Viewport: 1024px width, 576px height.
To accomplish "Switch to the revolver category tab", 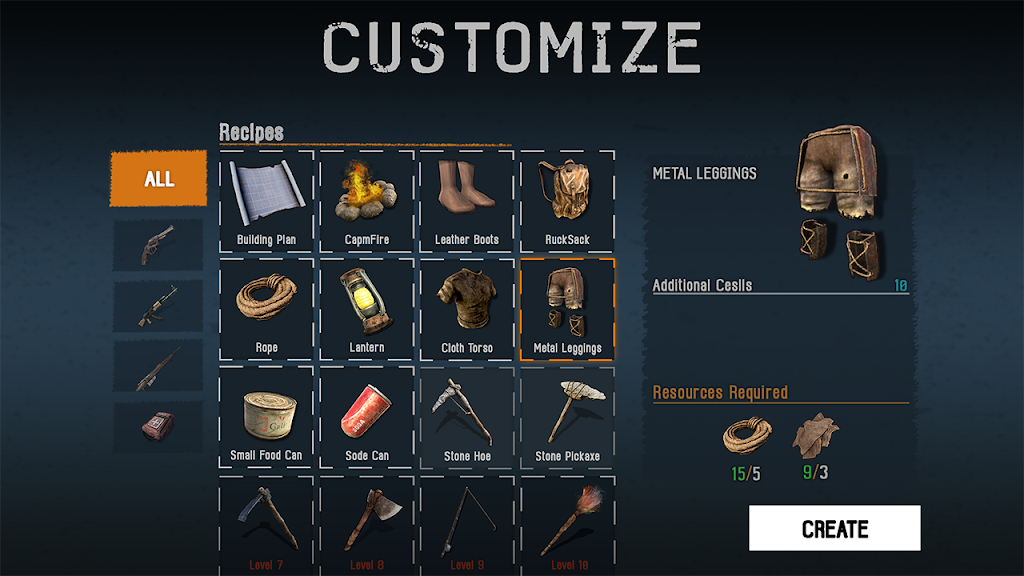I will coord(158,244).
